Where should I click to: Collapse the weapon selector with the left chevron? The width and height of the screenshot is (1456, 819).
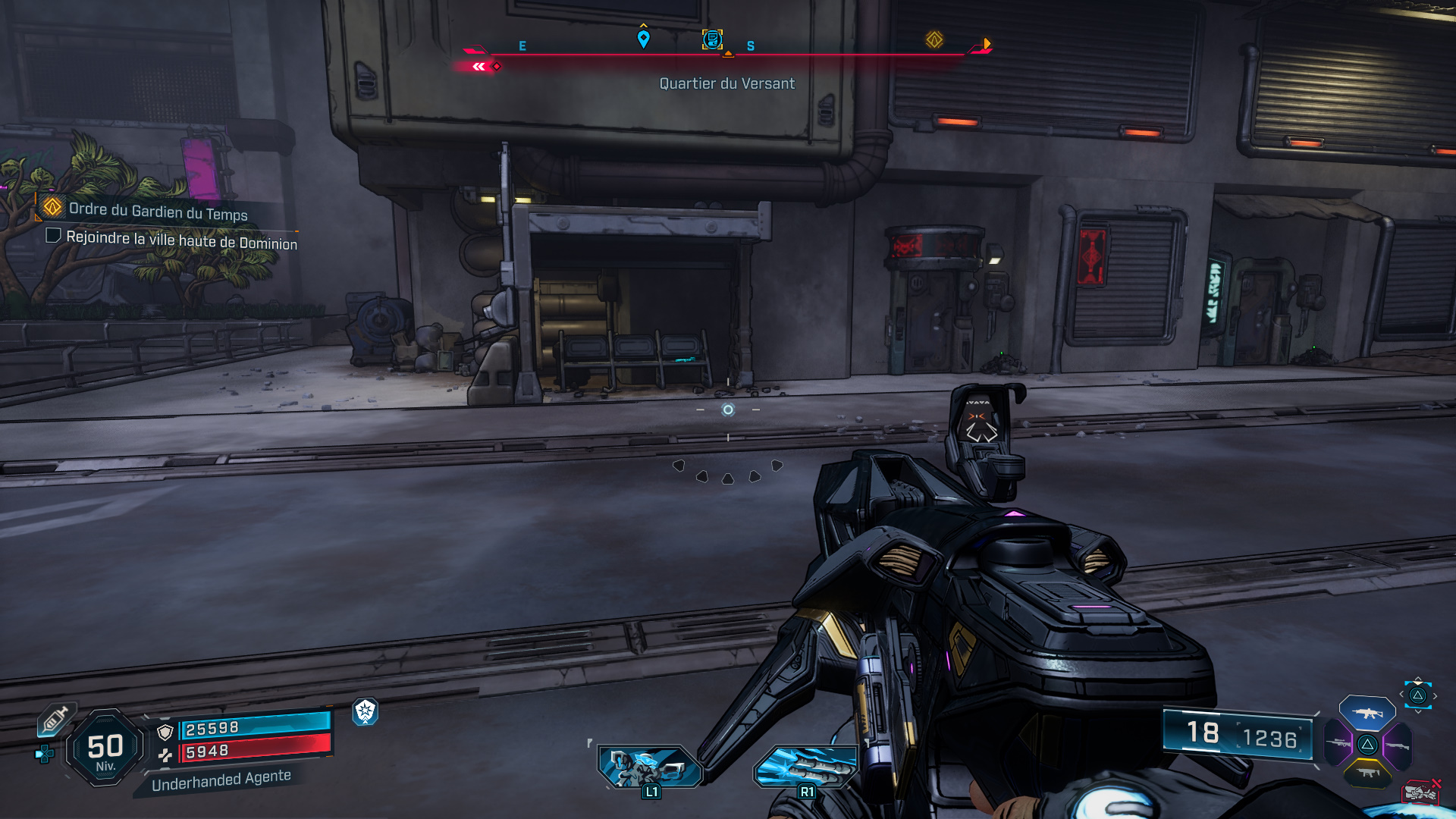(x=1401, y=695)
